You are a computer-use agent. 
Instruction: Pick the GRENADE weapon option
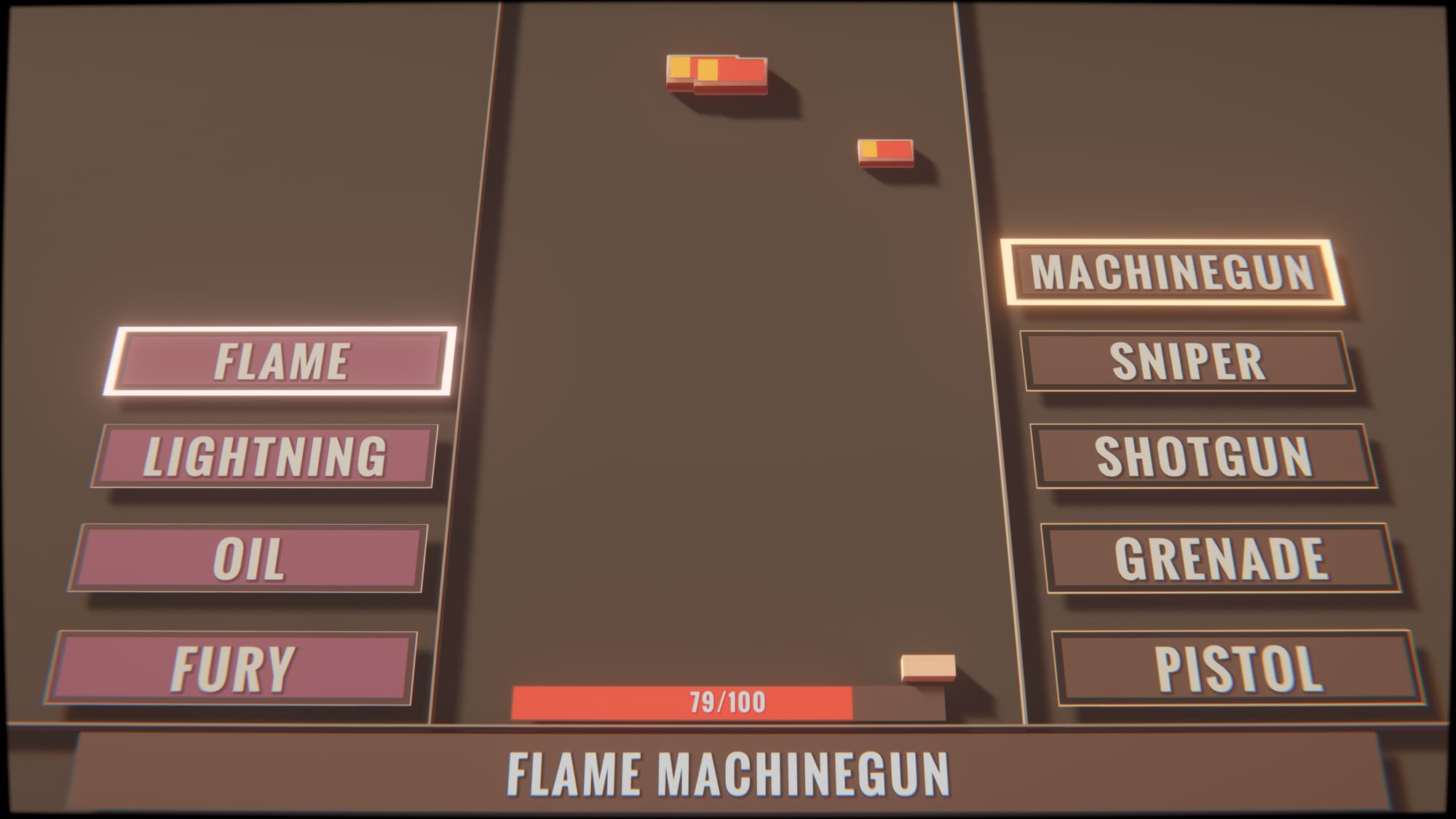(x=1221, y=558)
